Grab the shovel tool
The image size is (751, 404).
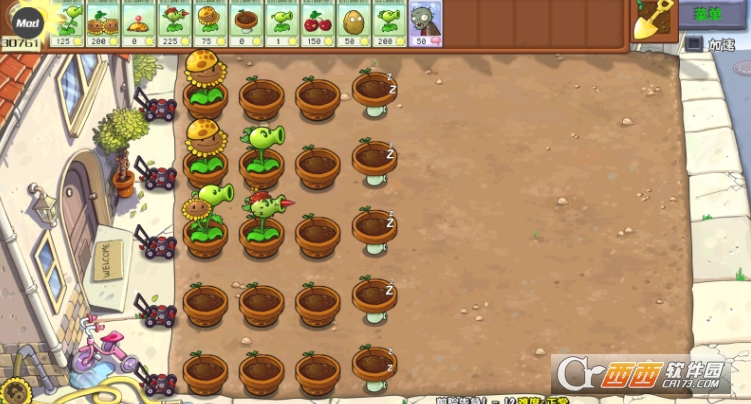pyautogui.click(x=653, y=19)
